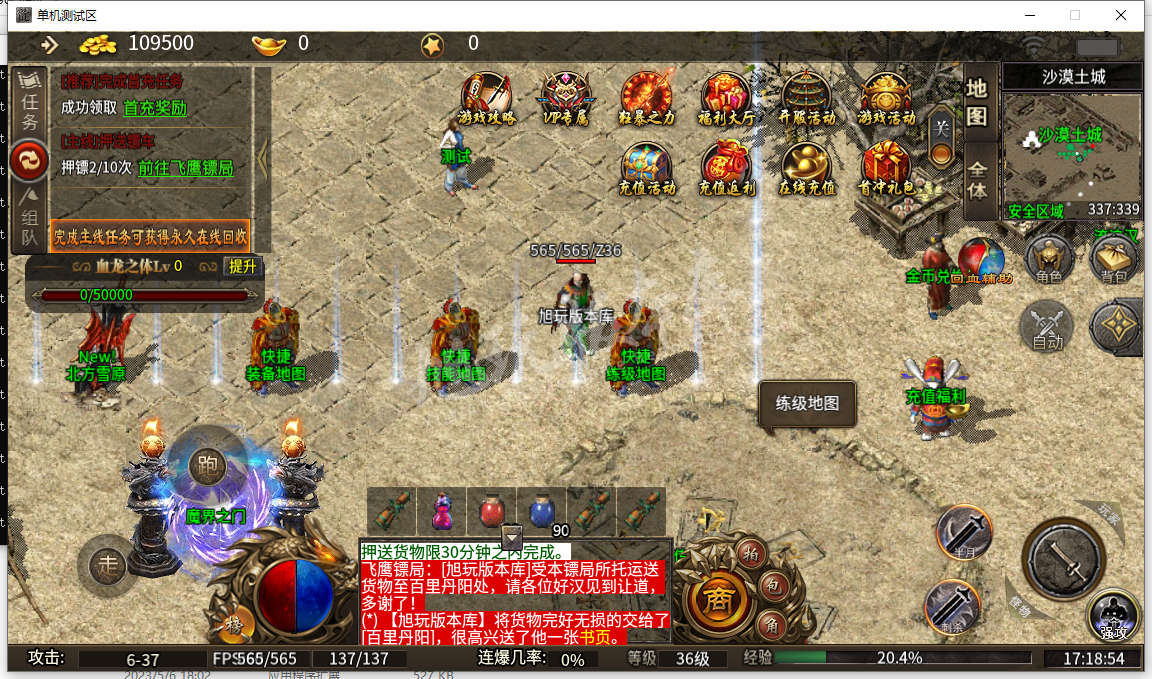This screenshot has height=679, width=1152.
Task: Open the 角色 character sheet icon
Action: pyautogui.click(x=1049, y=260)
